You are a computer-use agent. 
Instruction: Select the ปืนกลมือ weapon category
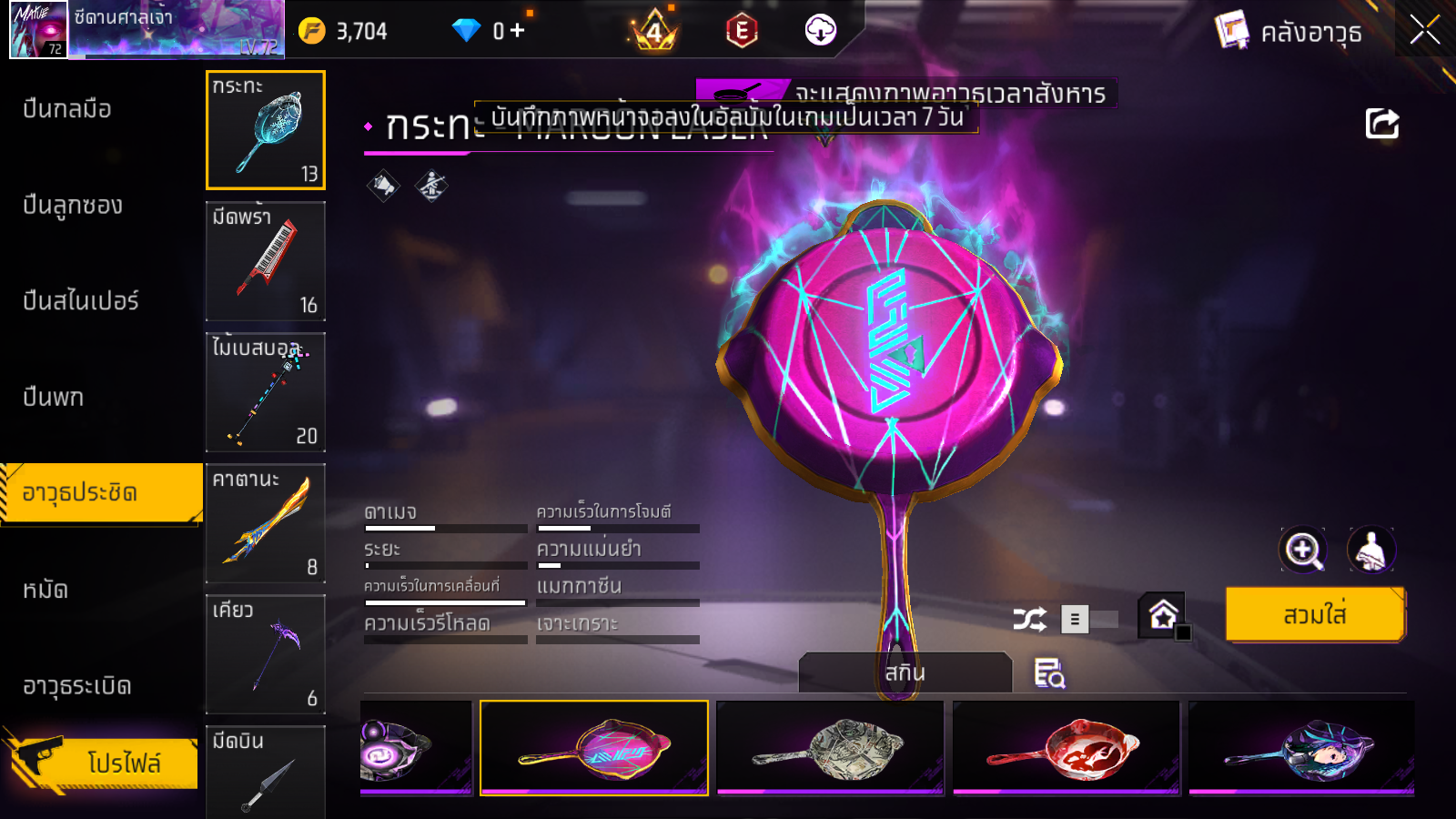coord(67,109)
